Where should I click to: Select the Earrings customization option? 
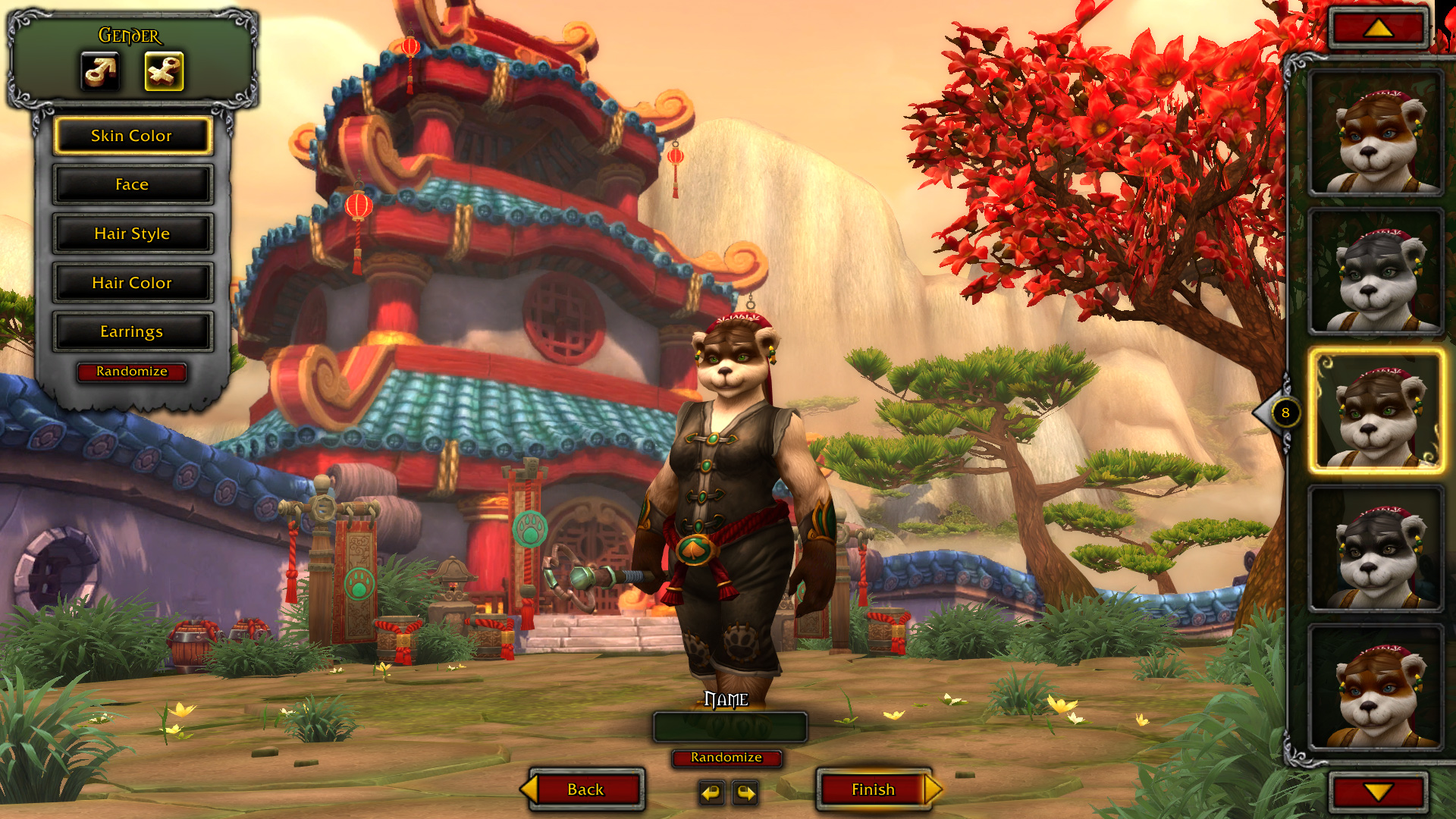[x=132, y=331]
